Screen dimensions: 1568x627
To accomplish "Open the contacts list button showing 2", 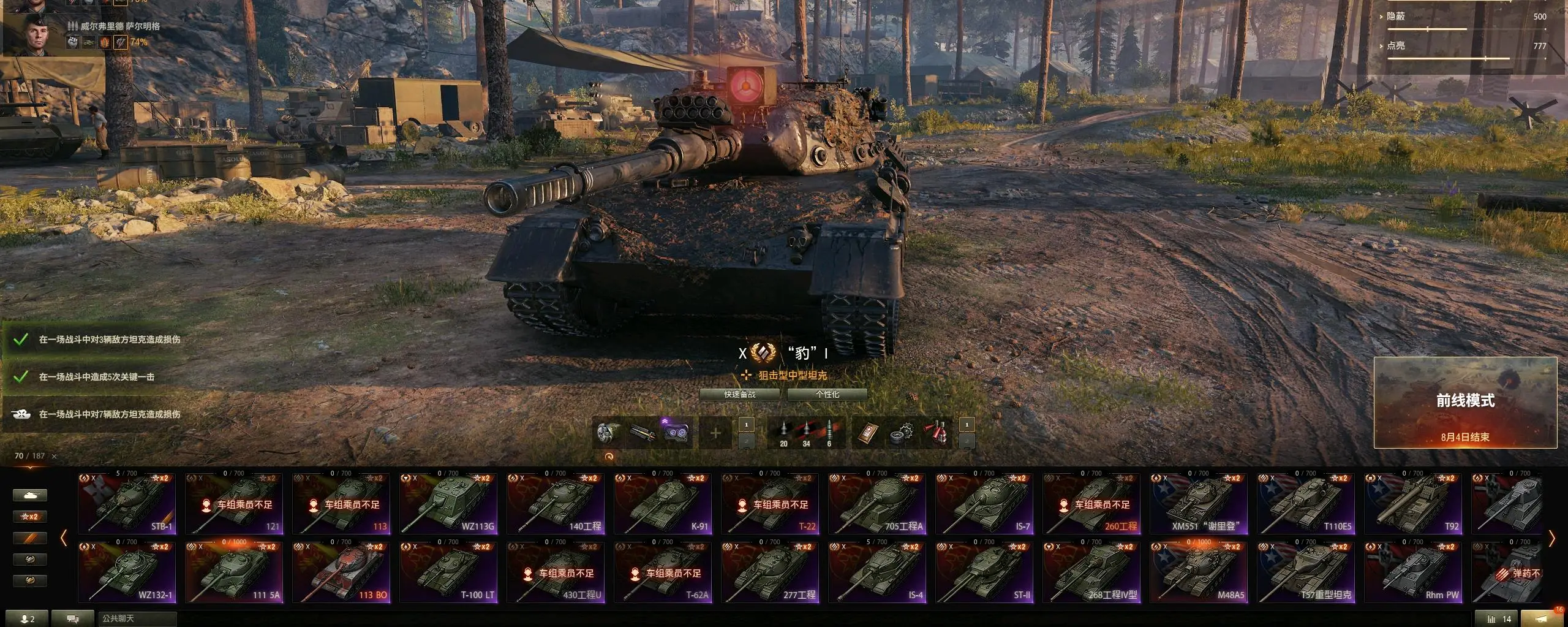I will point(28,619).
